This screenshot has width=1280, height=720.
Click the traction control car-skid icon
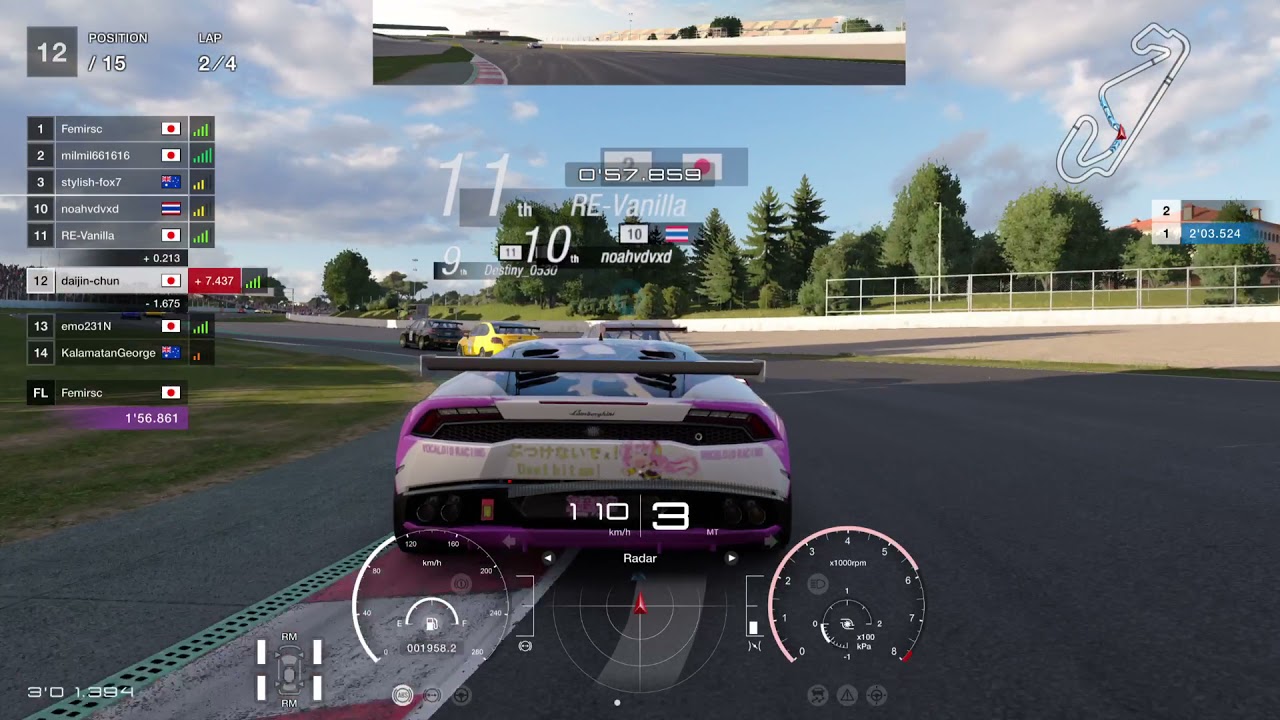click(x=818, y=695)
